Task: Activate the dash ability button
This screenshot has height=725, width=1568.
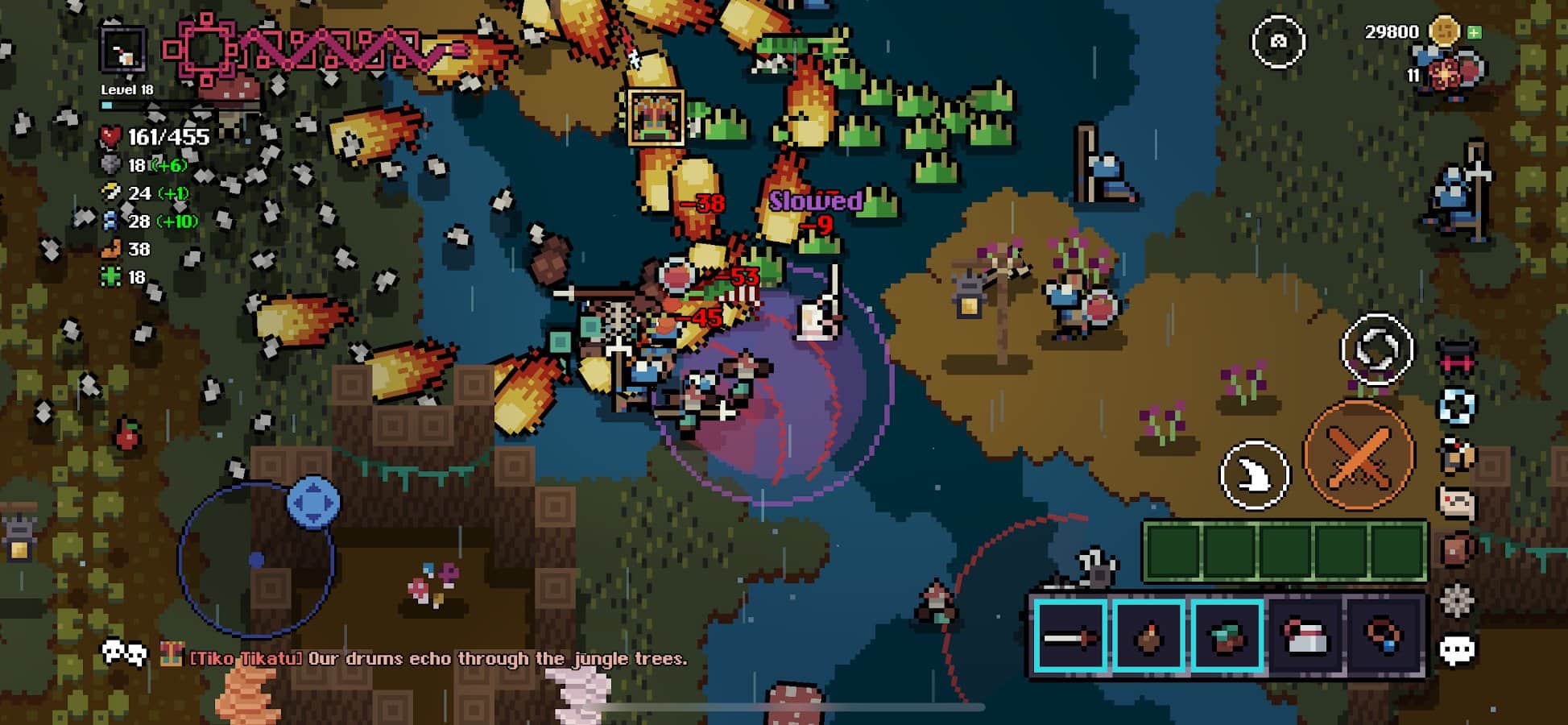Action: [1254, 475]
